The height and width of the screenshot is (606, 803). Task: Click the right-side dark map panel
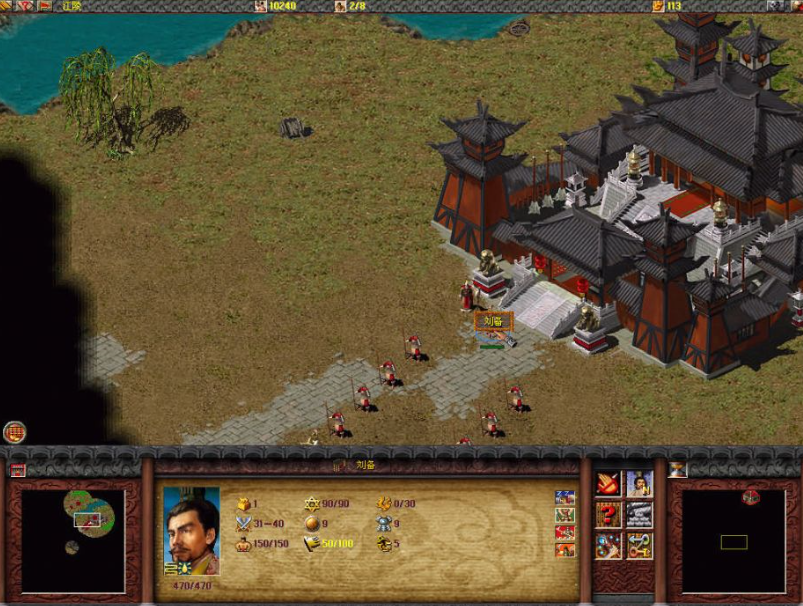pos(732,541)
